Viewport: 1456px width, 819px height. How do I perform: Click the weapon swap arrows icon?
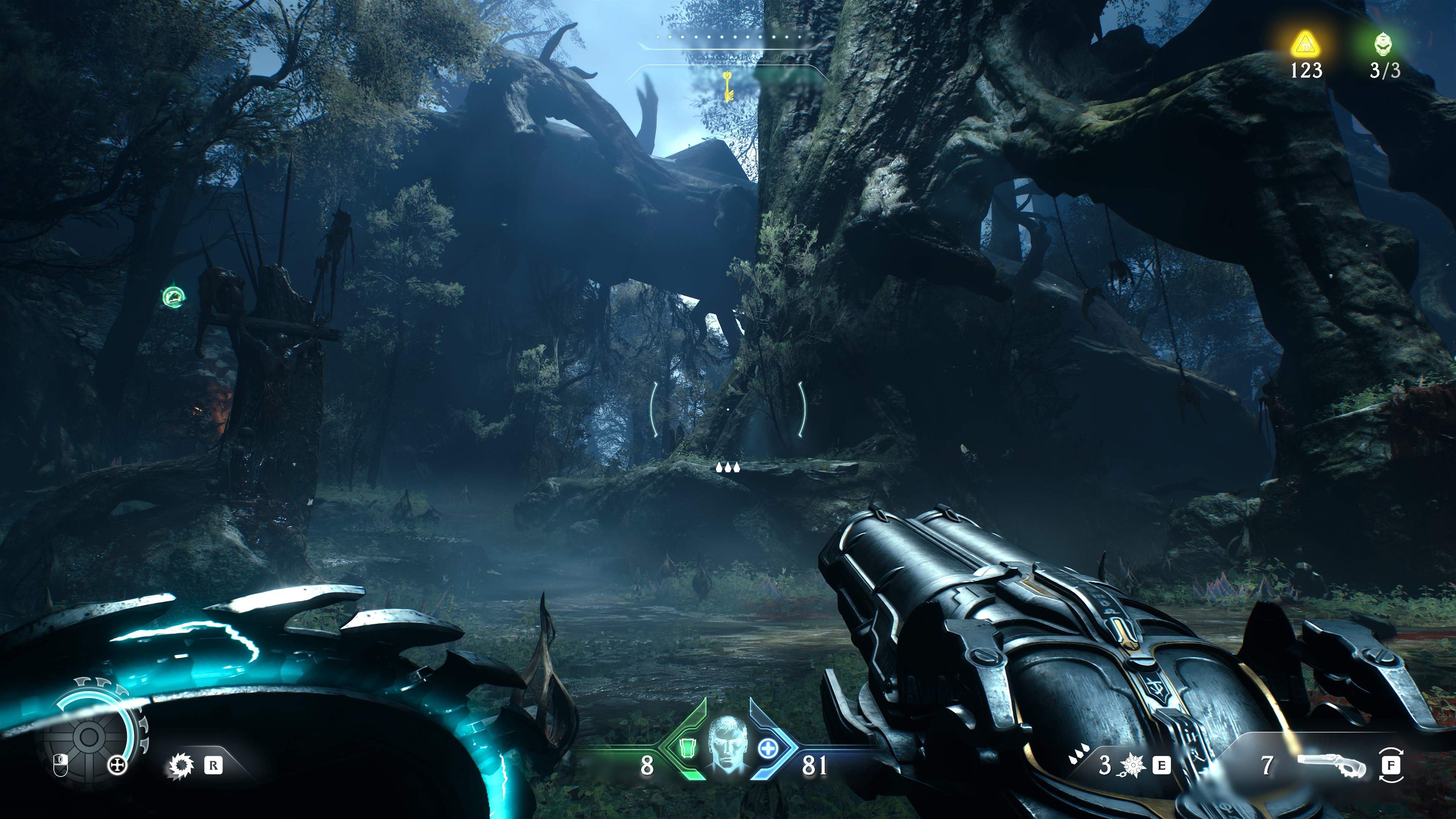pyautogui.click(x=1391, y=765)
